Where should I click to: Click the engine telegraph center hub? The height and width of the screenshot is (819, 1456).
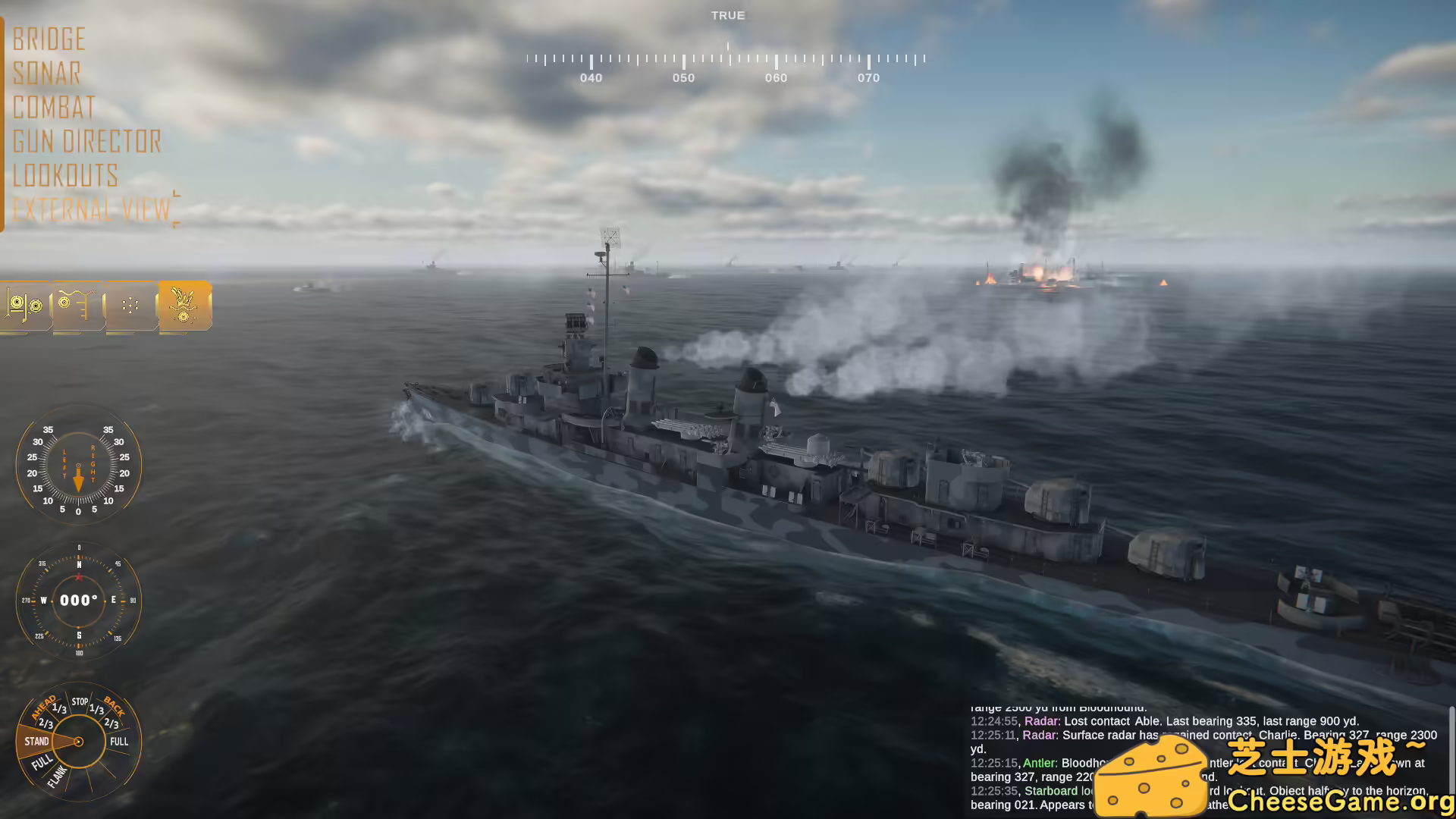(x=78, y=742)
